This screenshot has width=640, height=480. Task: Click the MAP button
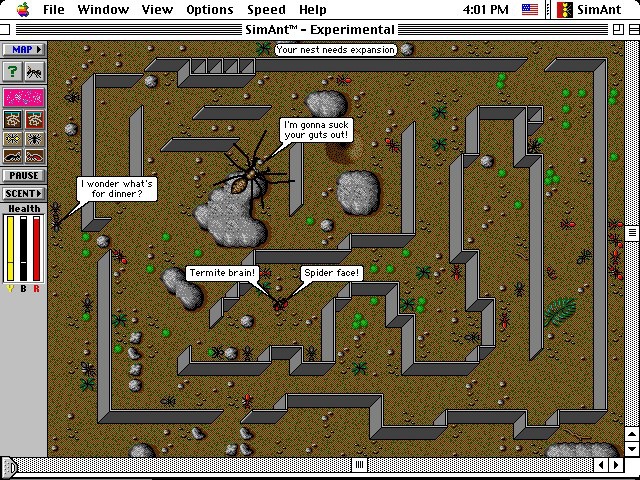(24, 49)
